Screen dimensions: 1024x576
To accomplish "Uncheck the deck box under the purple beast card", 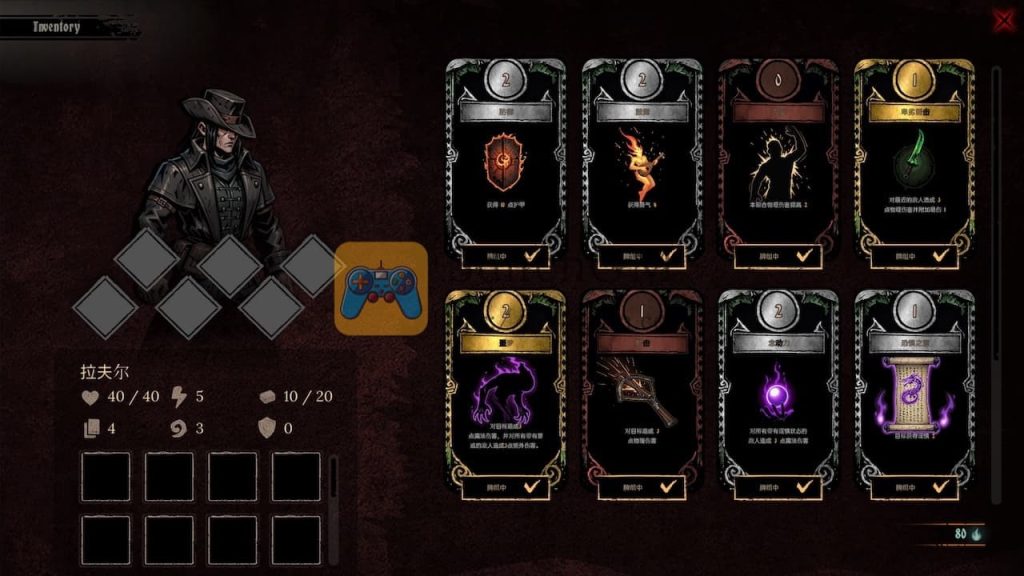I will (x=532, y=487).
